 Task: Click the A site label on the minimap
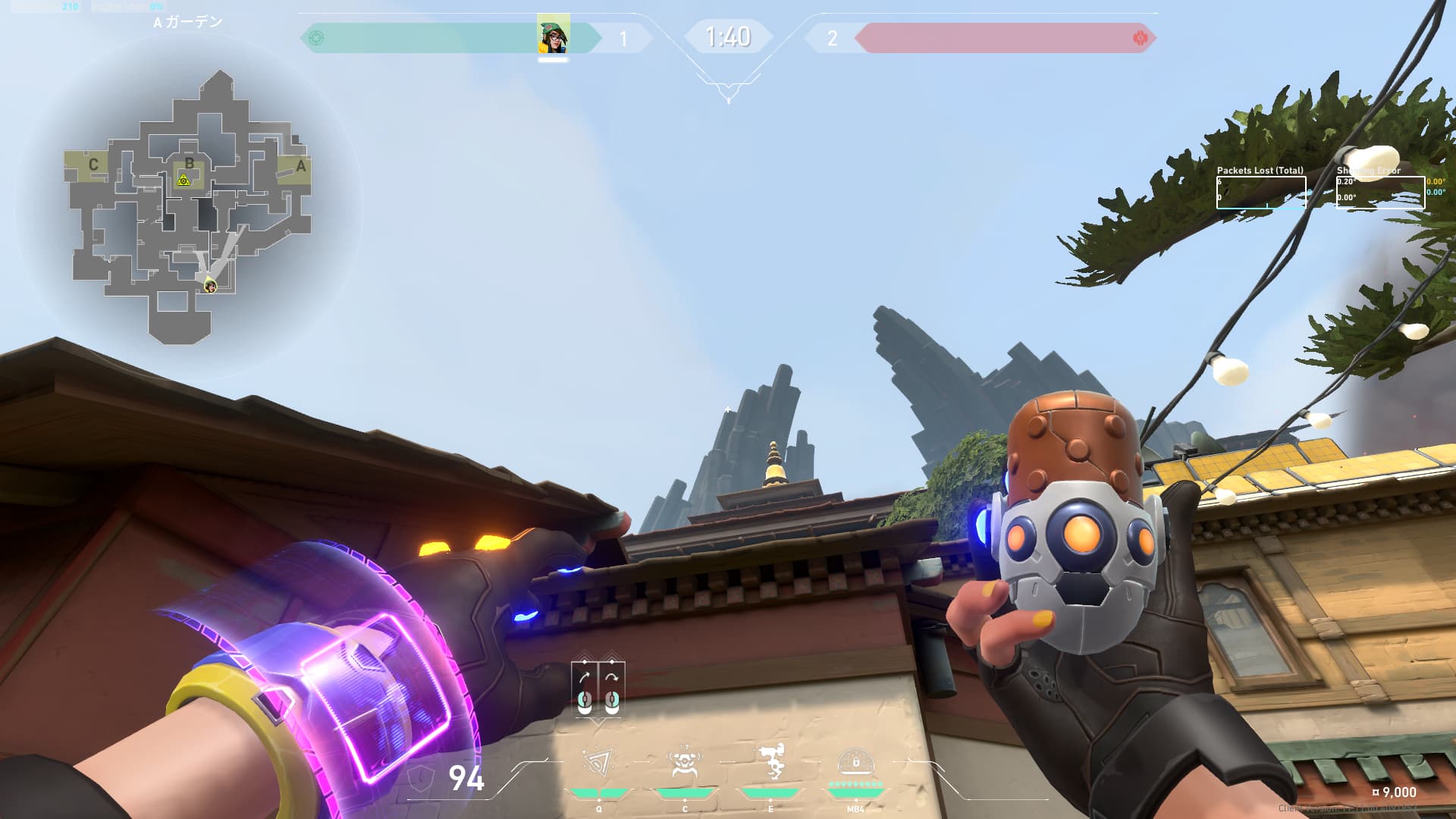301,165
